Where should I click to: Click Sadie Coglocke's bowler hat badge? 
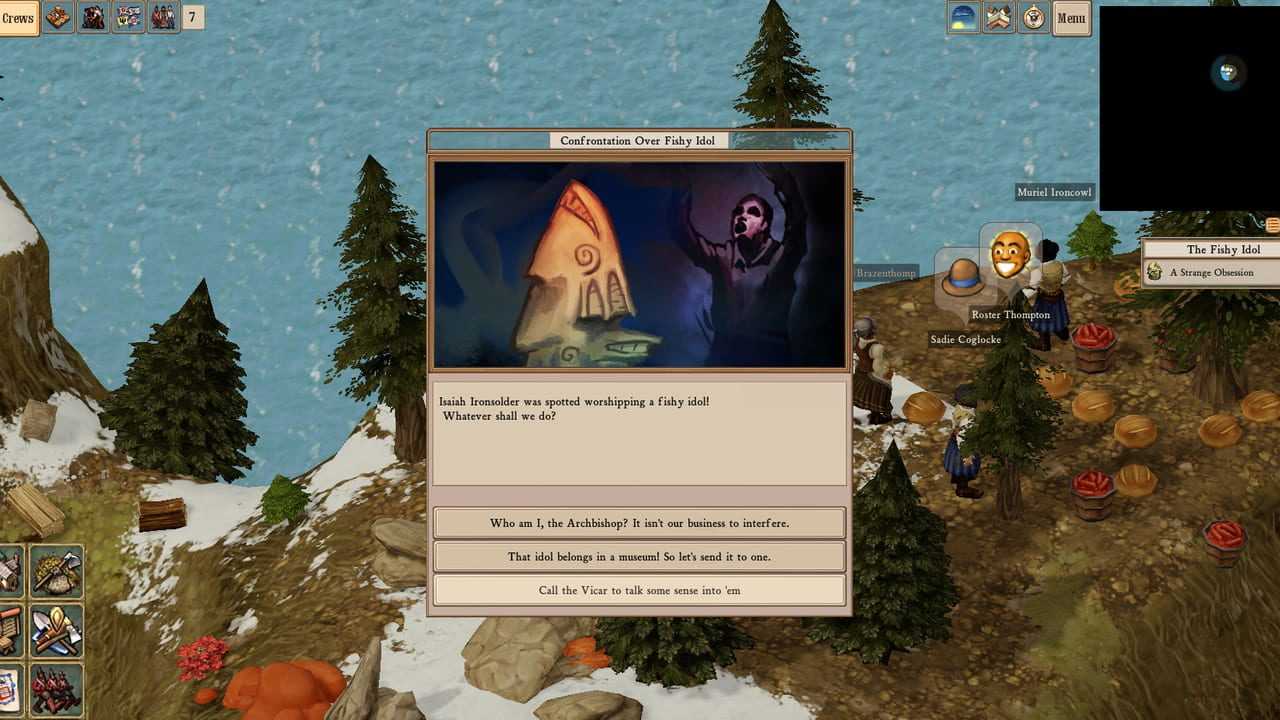(962, 277)
